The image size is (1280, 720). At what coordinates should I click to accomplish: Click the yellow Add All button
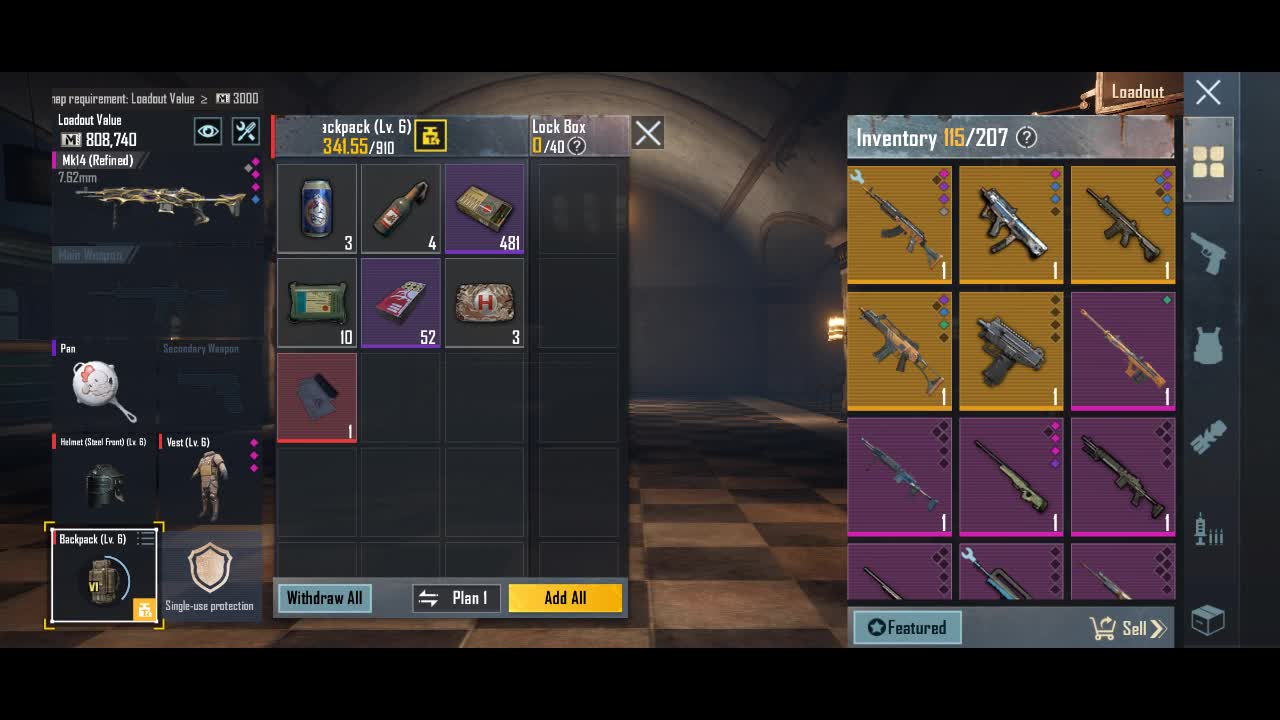pos(565,598)
